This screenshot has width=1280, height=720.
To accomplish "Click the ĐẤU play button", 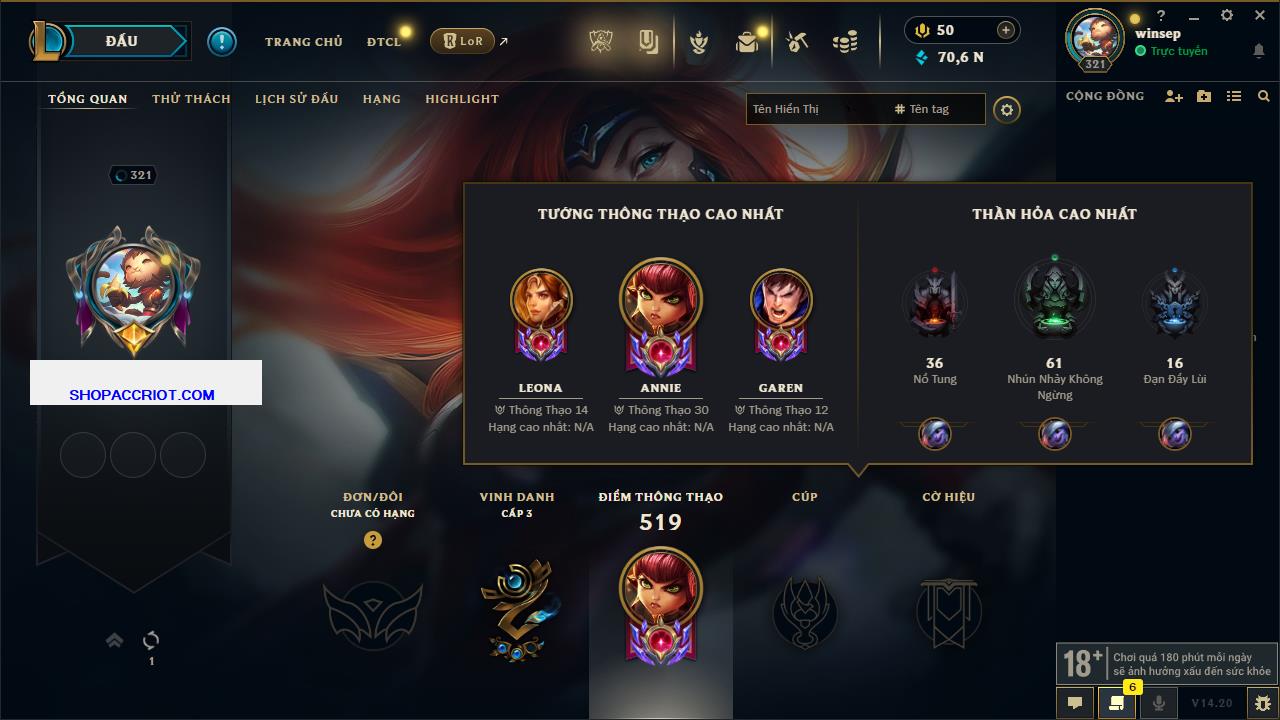I will click(124, 41).
